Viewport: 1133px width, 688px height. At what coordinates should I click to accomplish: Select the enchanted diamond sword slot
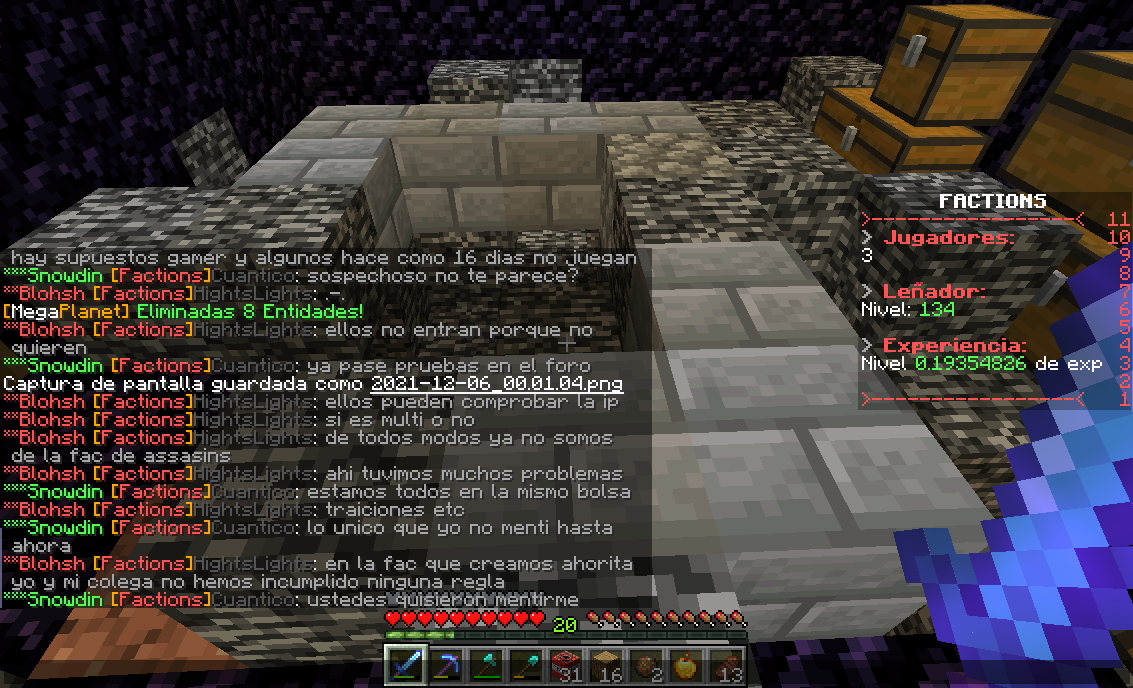click(x=406, y=666)
